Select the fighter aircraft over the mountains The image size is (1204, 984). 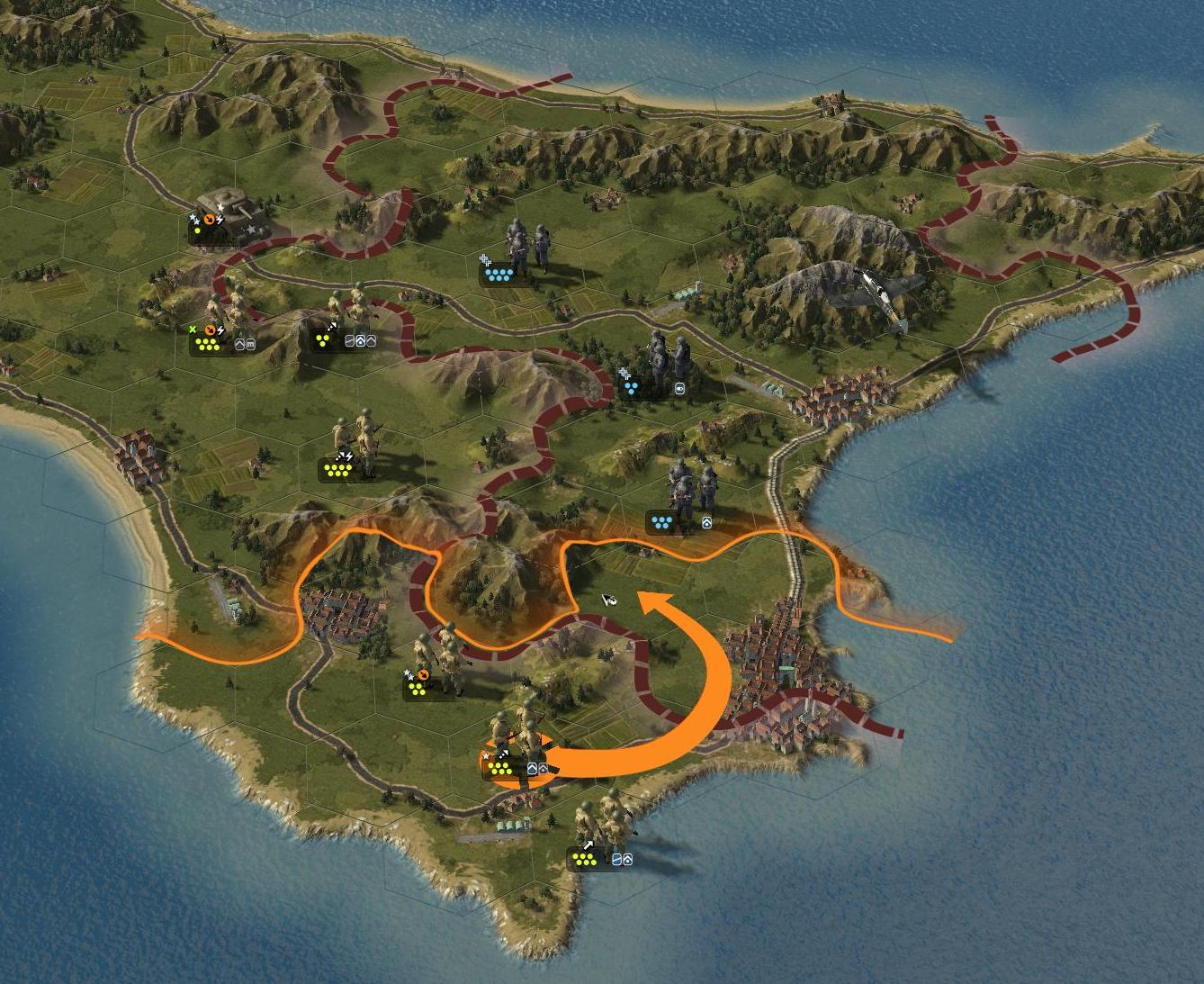tap(876, 293)
